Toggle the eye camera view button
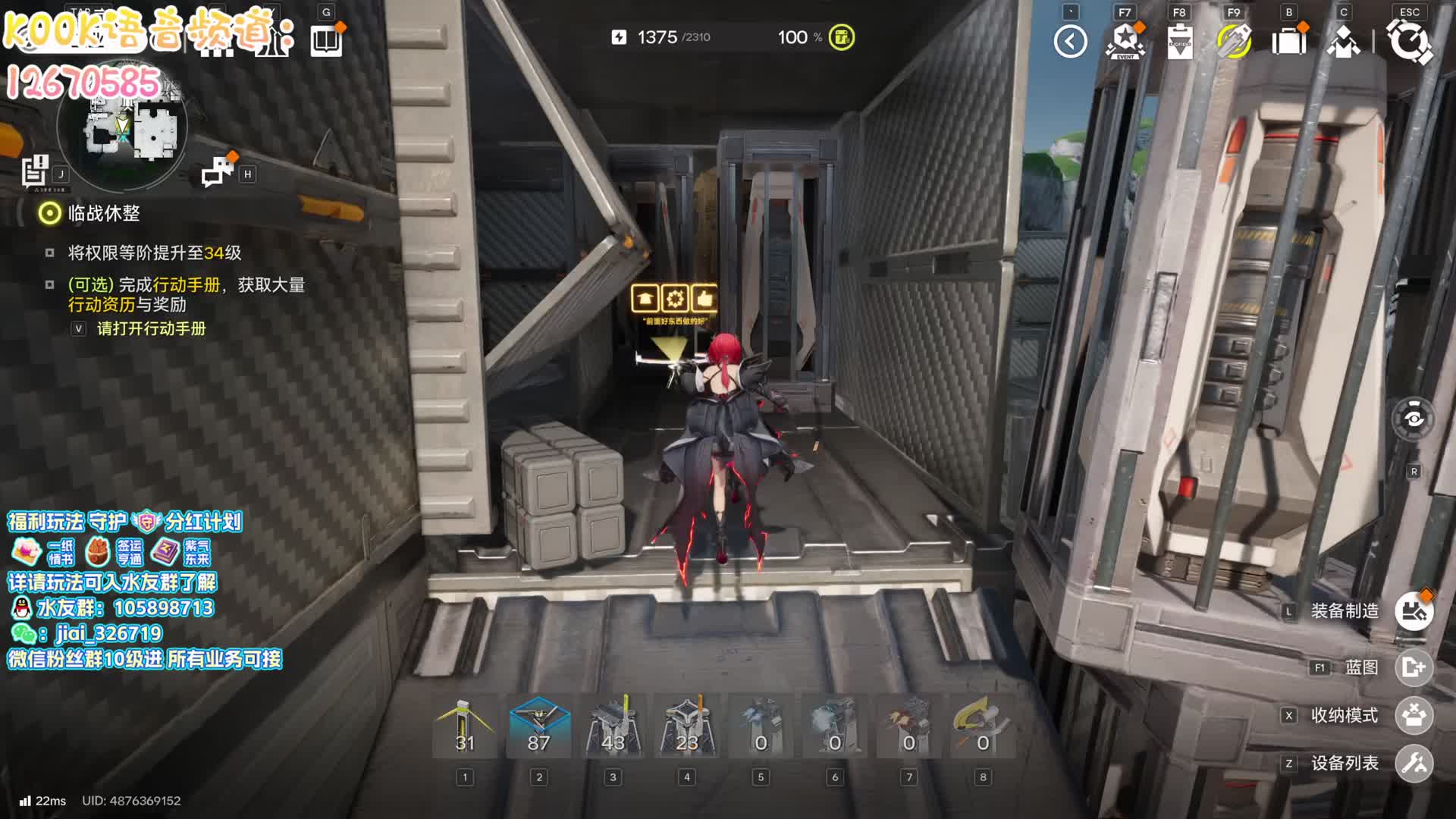The height and width of the screenshot is (819, 1456). tap(1414, 419)
